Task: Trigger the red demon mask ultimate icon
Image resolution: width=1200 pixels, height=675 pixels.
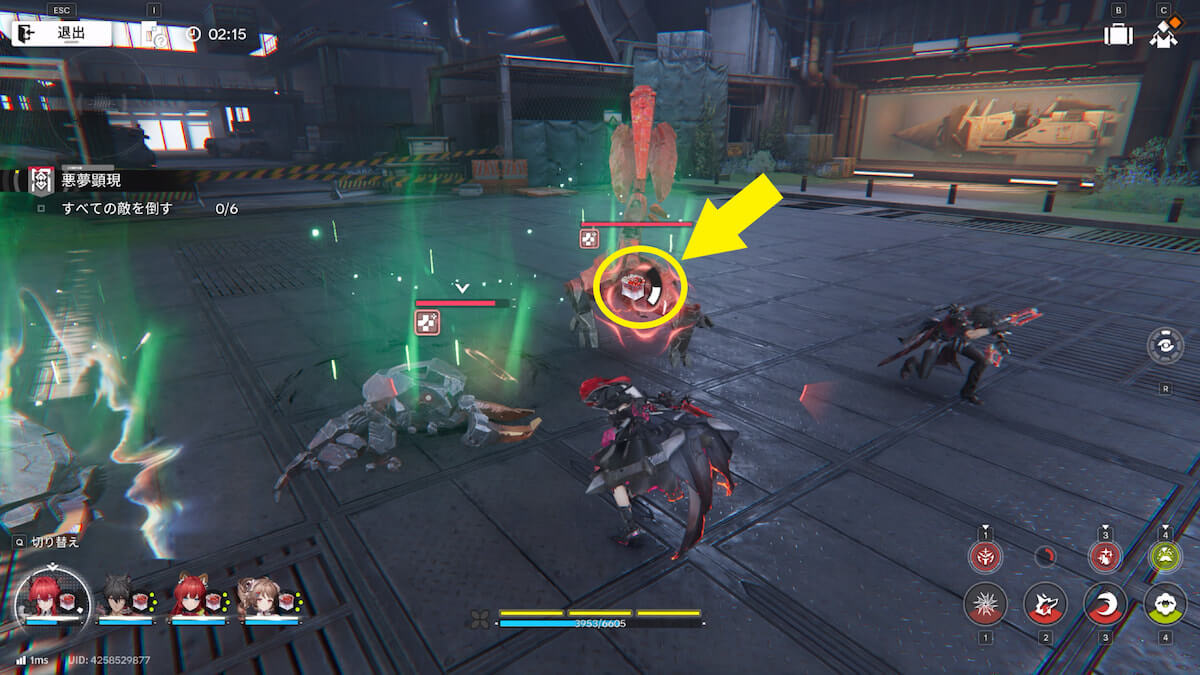Action: [x=985, y=557]
